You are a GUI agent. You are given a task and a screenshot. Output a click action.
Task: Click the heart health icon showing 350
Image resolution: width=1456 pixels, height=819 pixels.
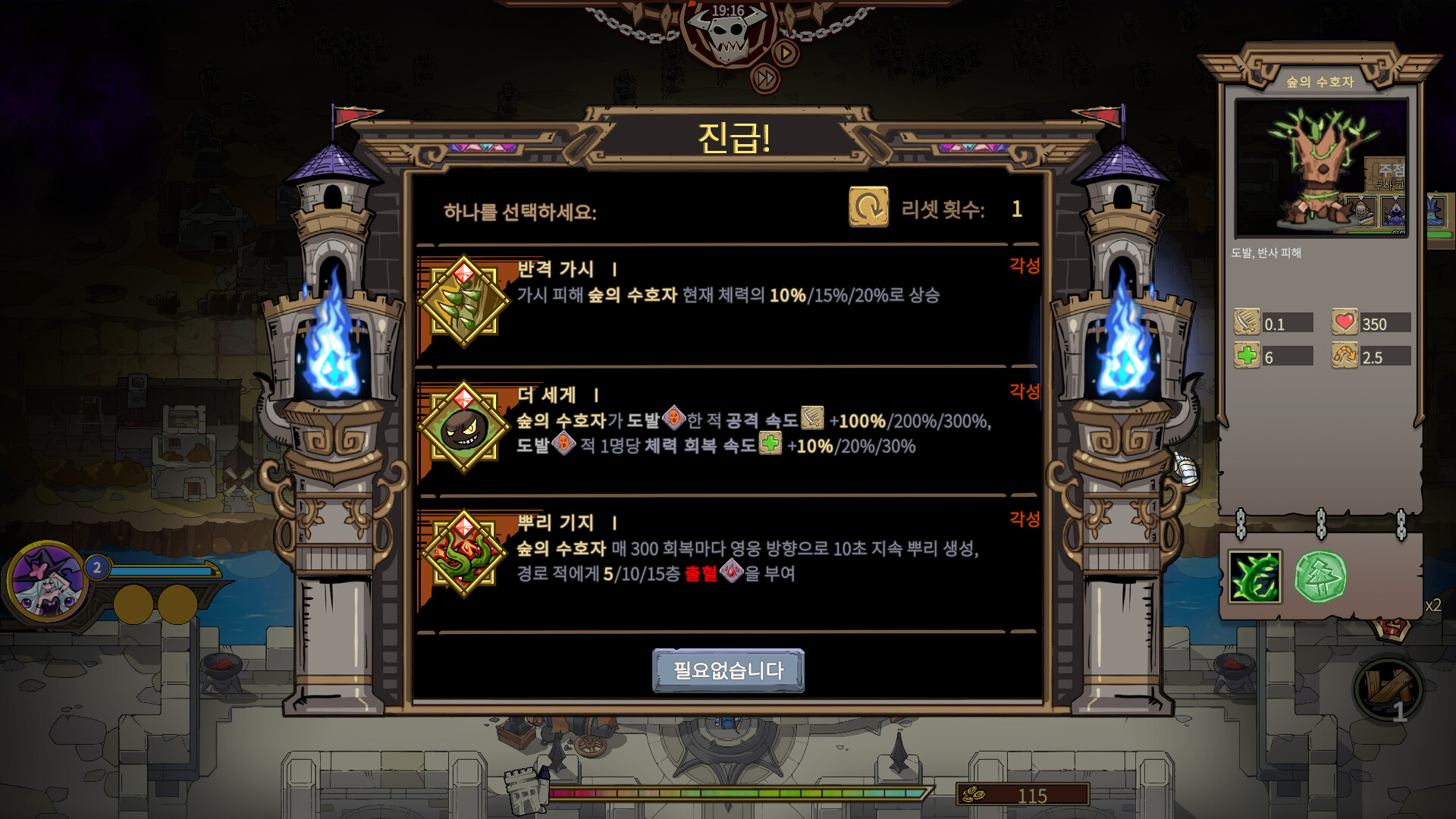pos(1346,322)
